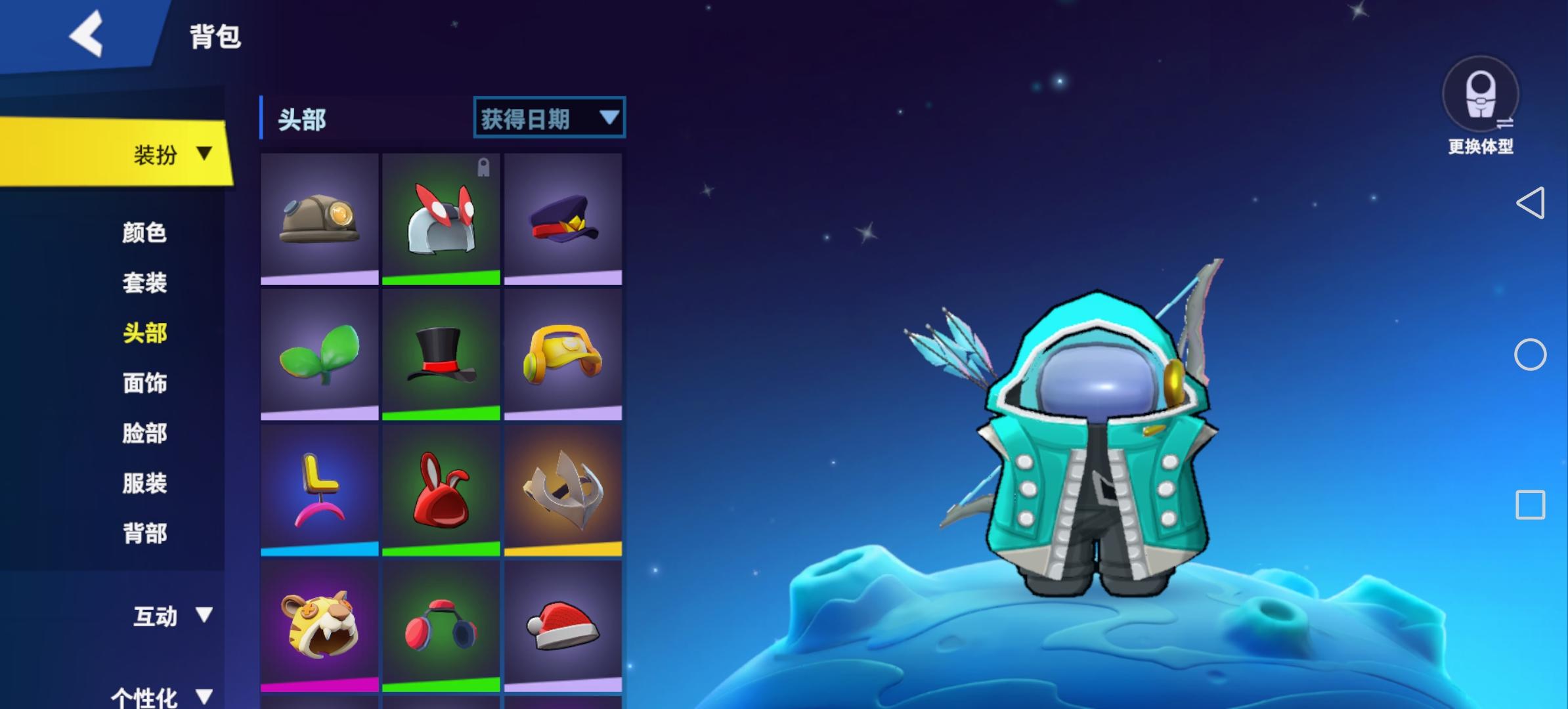Screen dimensions: 1568x709
Task: Choose the navy conductor cap
Action: 563,217
